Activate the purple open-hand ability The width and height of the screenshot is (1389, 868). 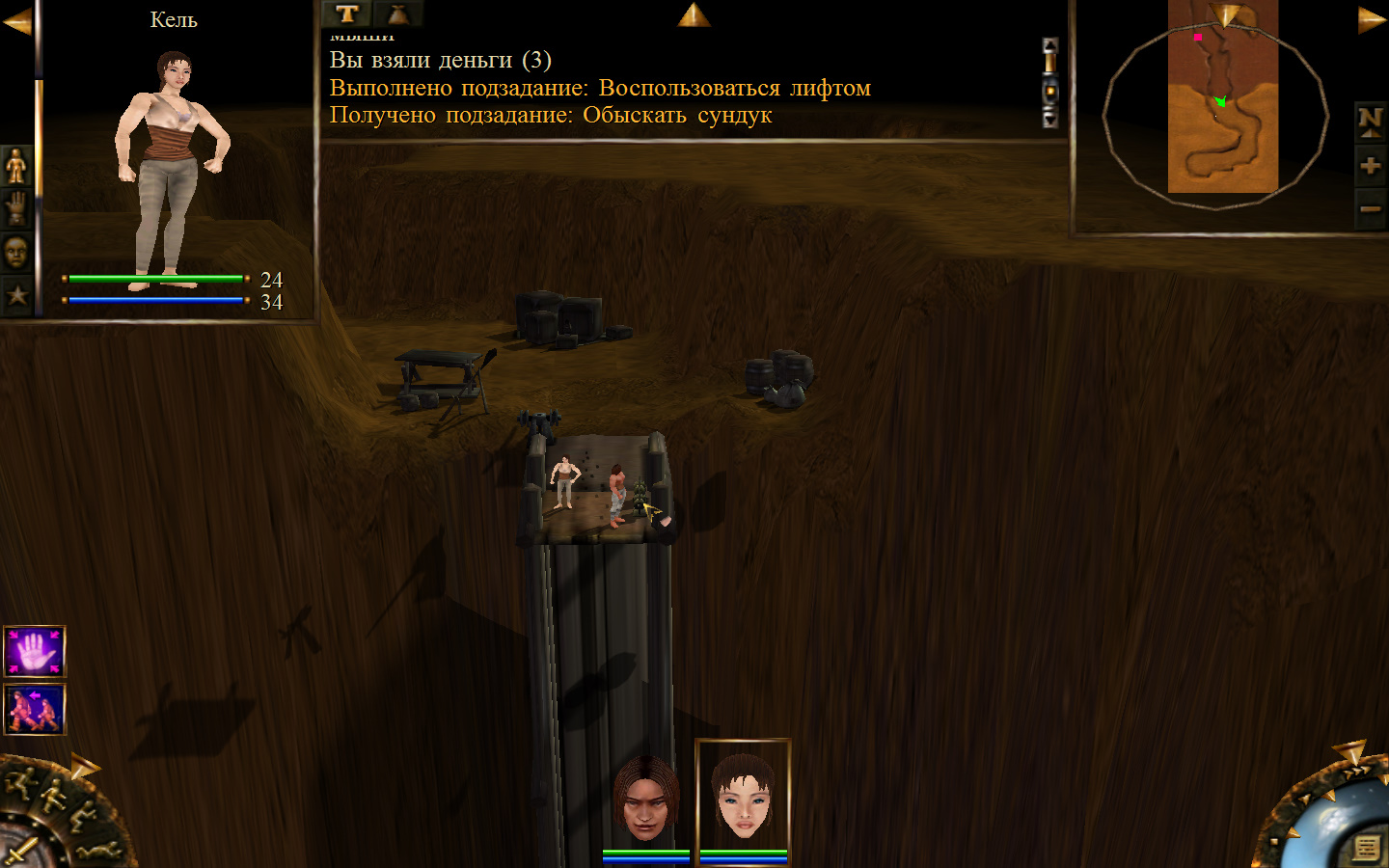[35, 652]
